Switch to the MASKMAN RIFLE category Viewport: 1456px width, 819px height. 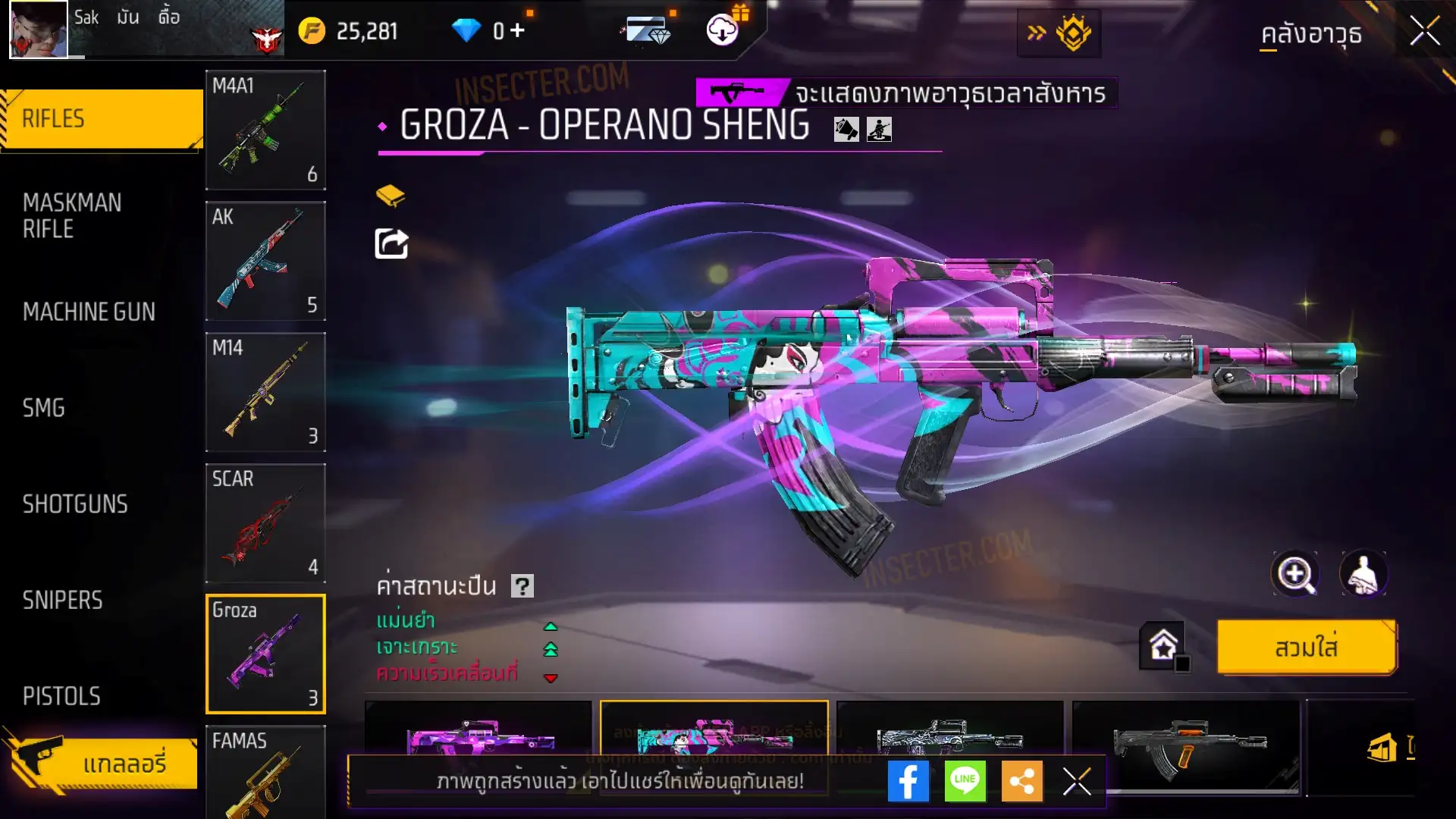click(73, 215)
